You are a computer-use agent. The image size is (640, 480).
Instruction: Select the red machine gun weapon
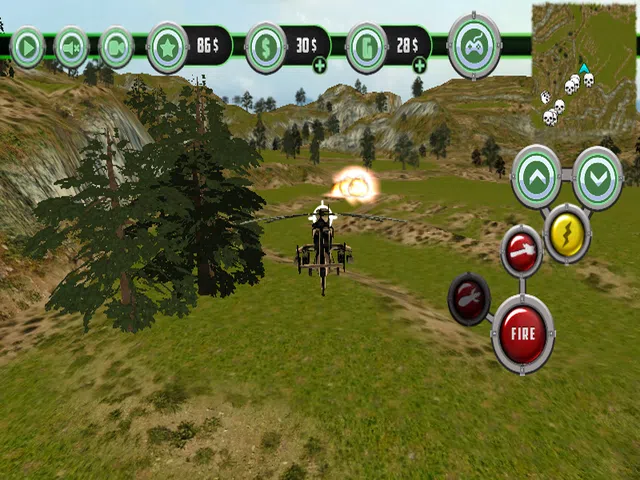point(521,250)
